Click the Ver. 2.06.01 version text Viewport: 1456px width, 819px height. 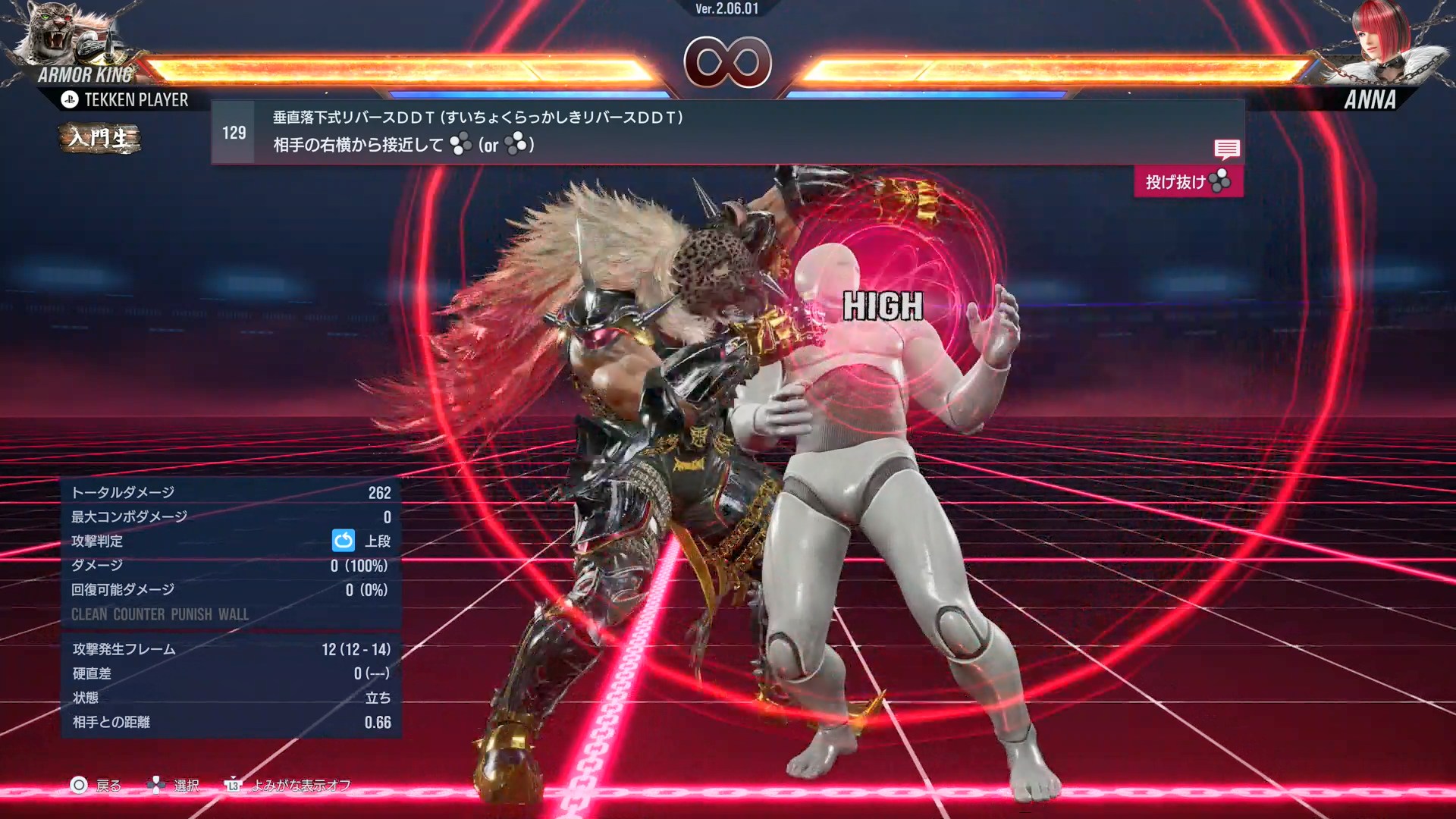coord(727,11)
